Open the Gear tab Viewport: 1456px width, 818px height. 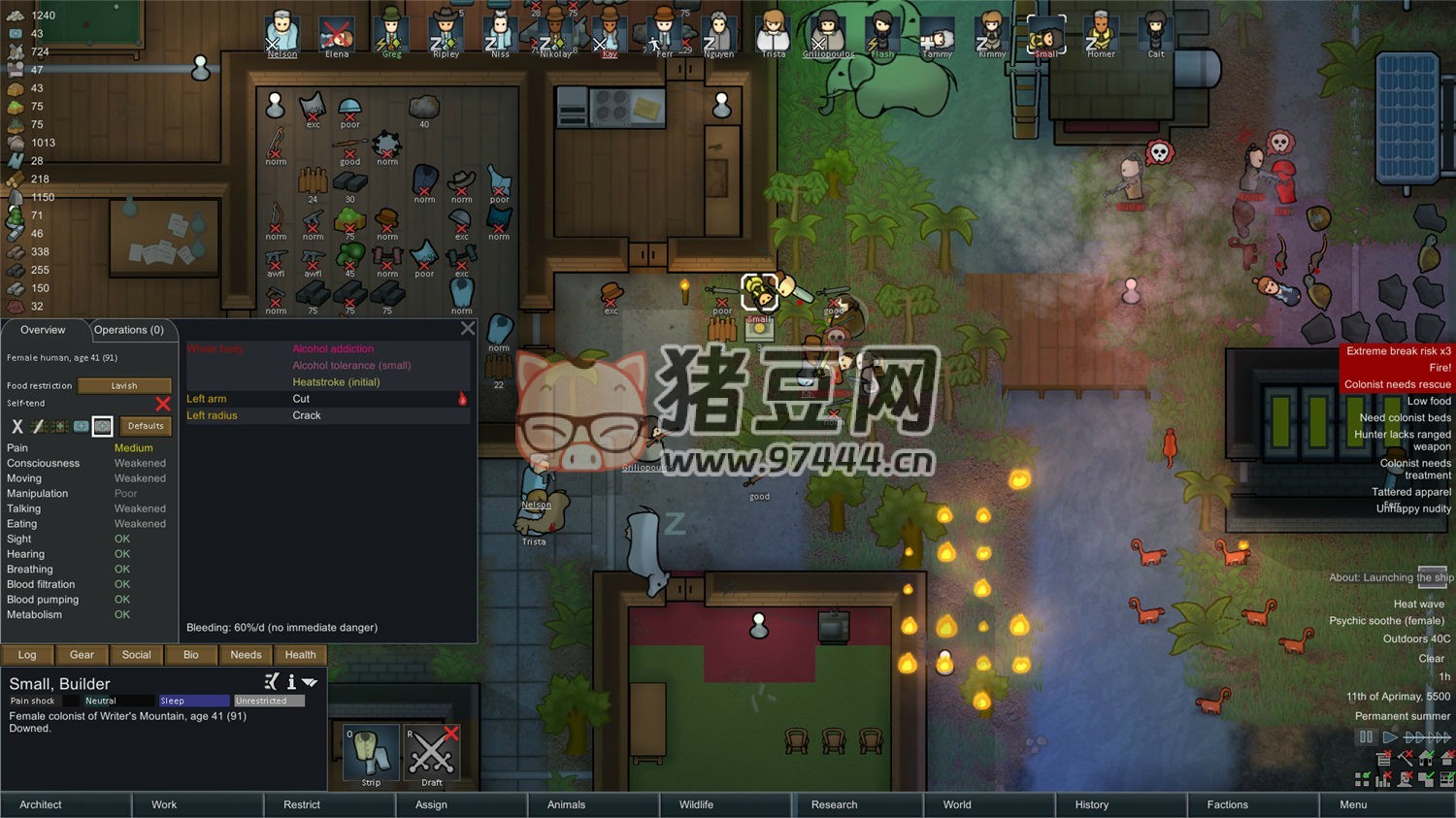point(82,655)
